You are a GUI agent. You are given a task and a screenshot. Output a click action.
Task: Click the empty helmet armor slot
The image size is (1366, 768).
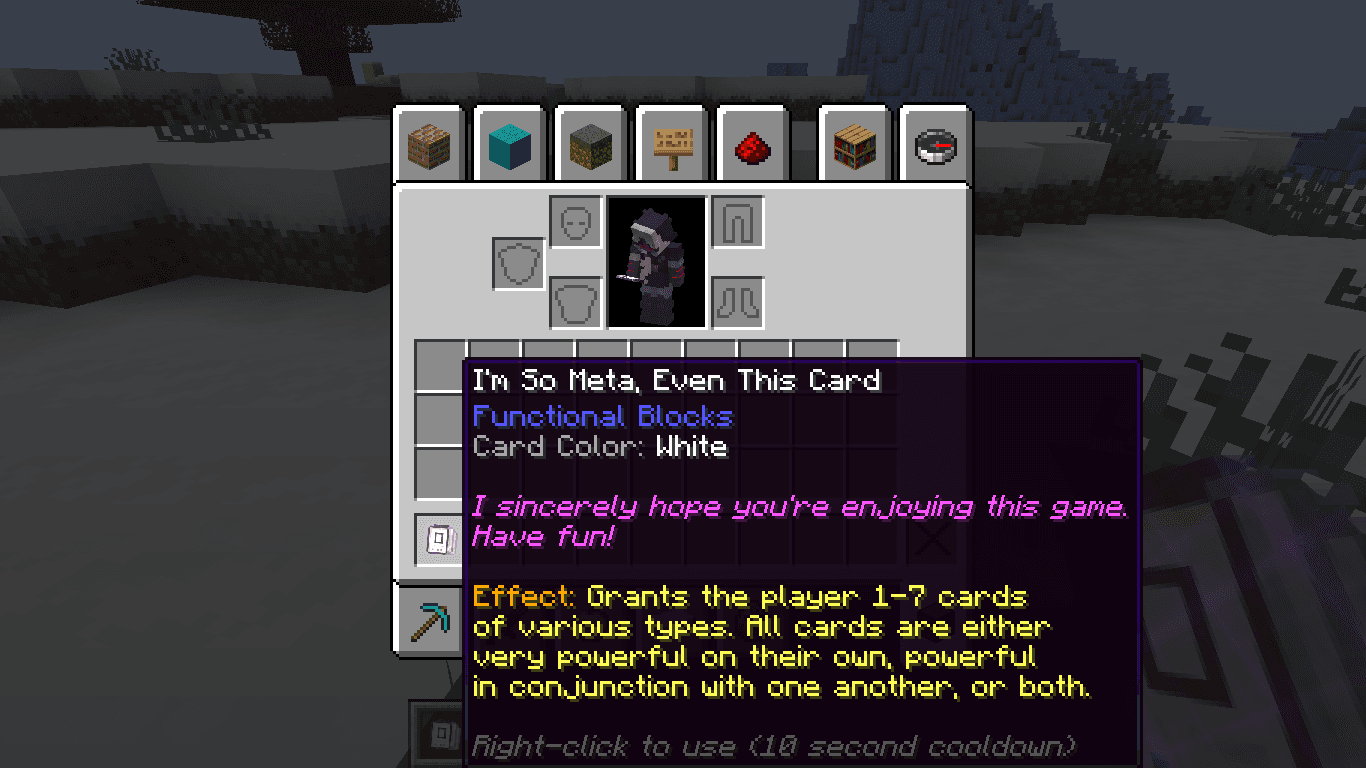[x=576, y=222]
